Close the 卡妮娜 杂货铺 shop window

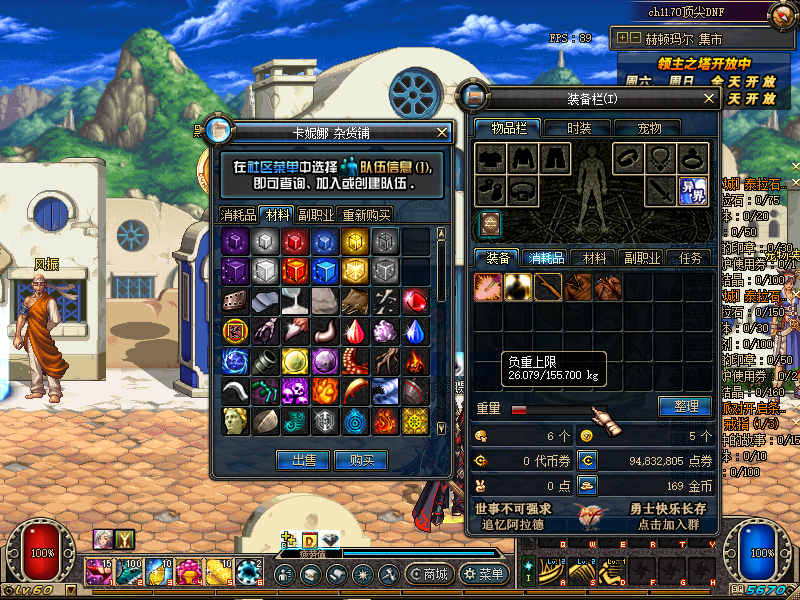tap(443, 132)
